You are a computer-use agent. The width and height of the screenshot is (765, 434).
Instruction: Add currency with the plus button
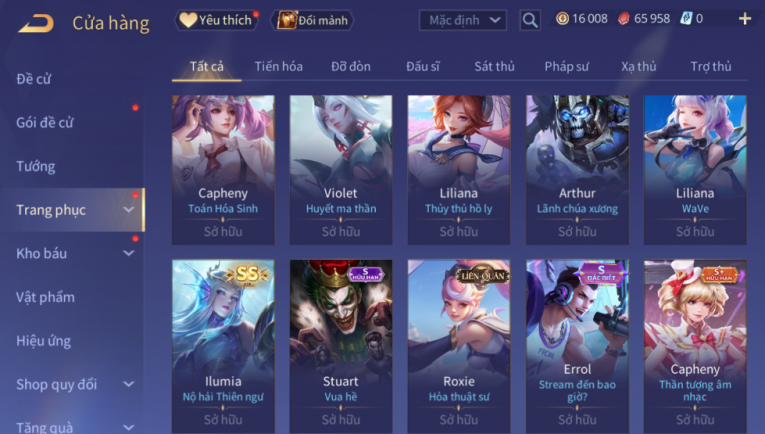744,19
